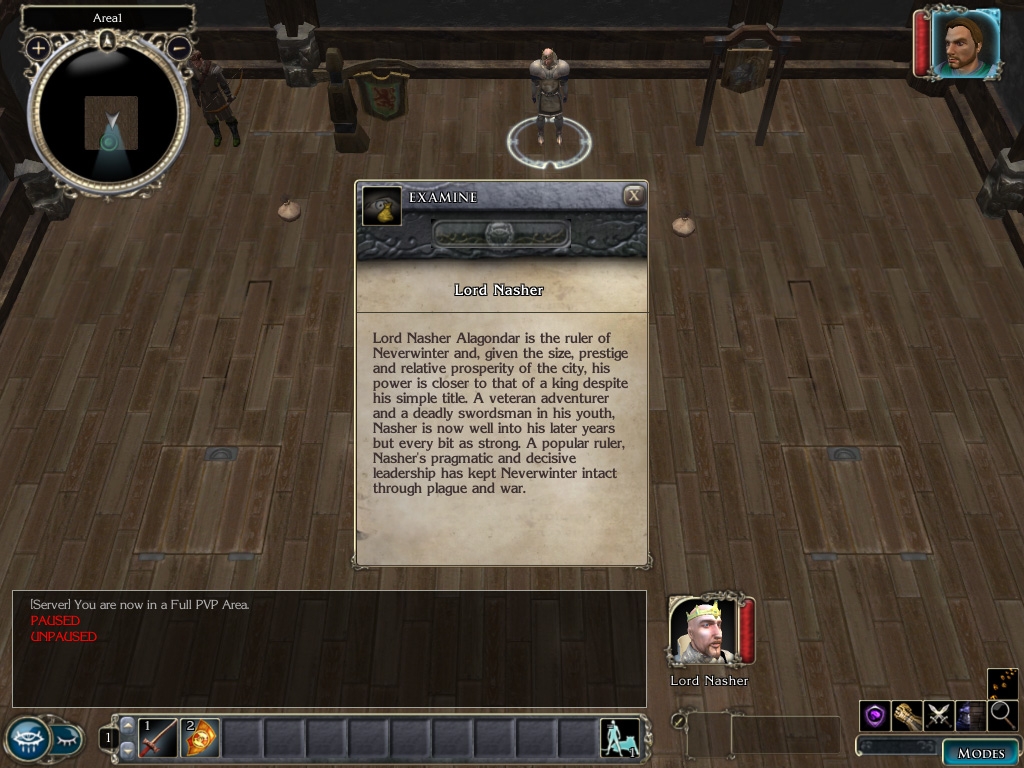1024x768 pixels.
Task: Click the open eye button
Action: pyautogui.click(x=27, y=739)
